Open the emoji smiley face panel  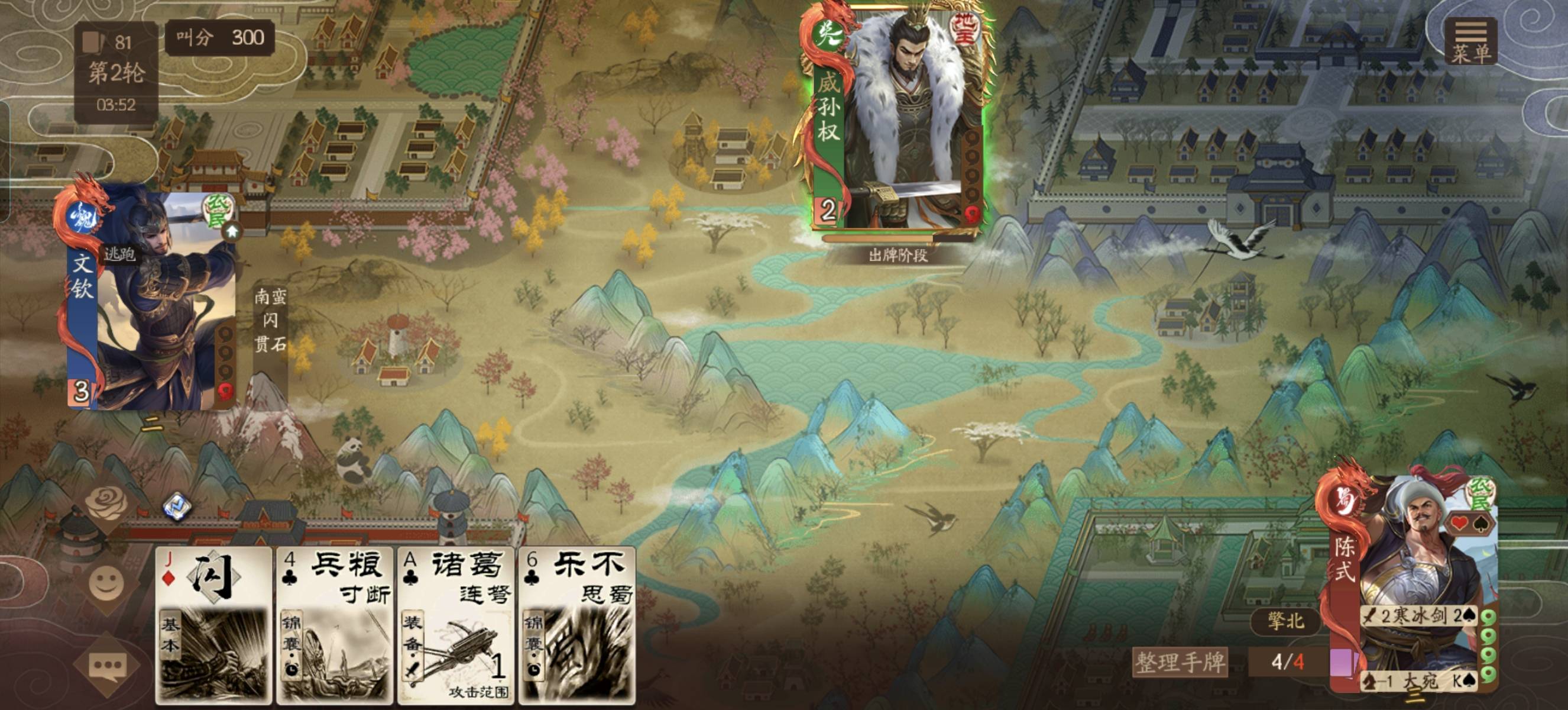[x=106, y=583]
